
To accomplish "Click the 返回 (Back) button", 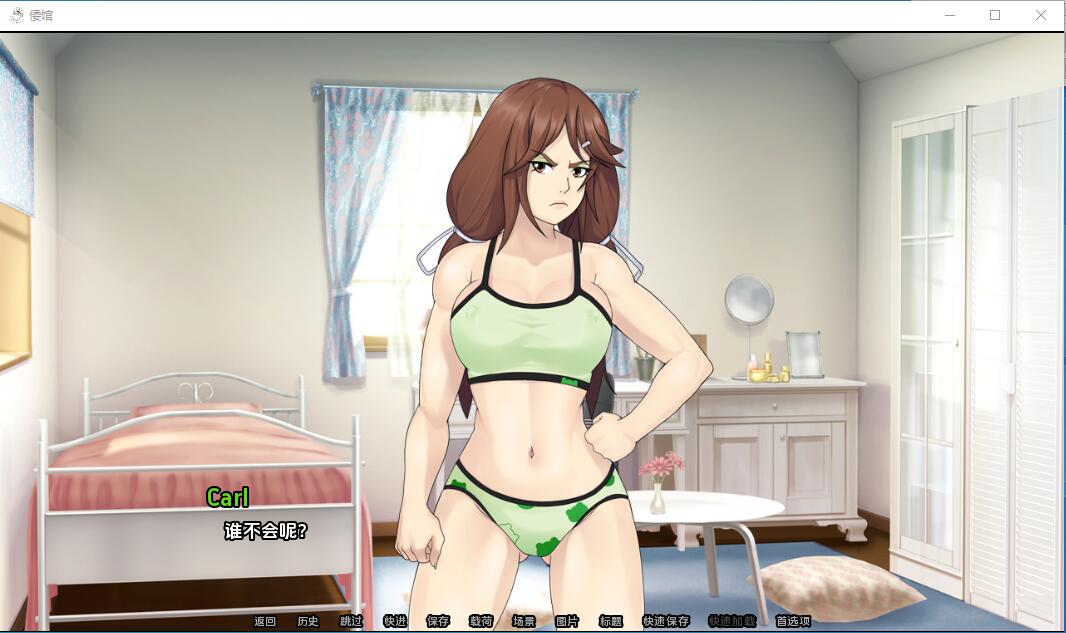I will (264, 621).
